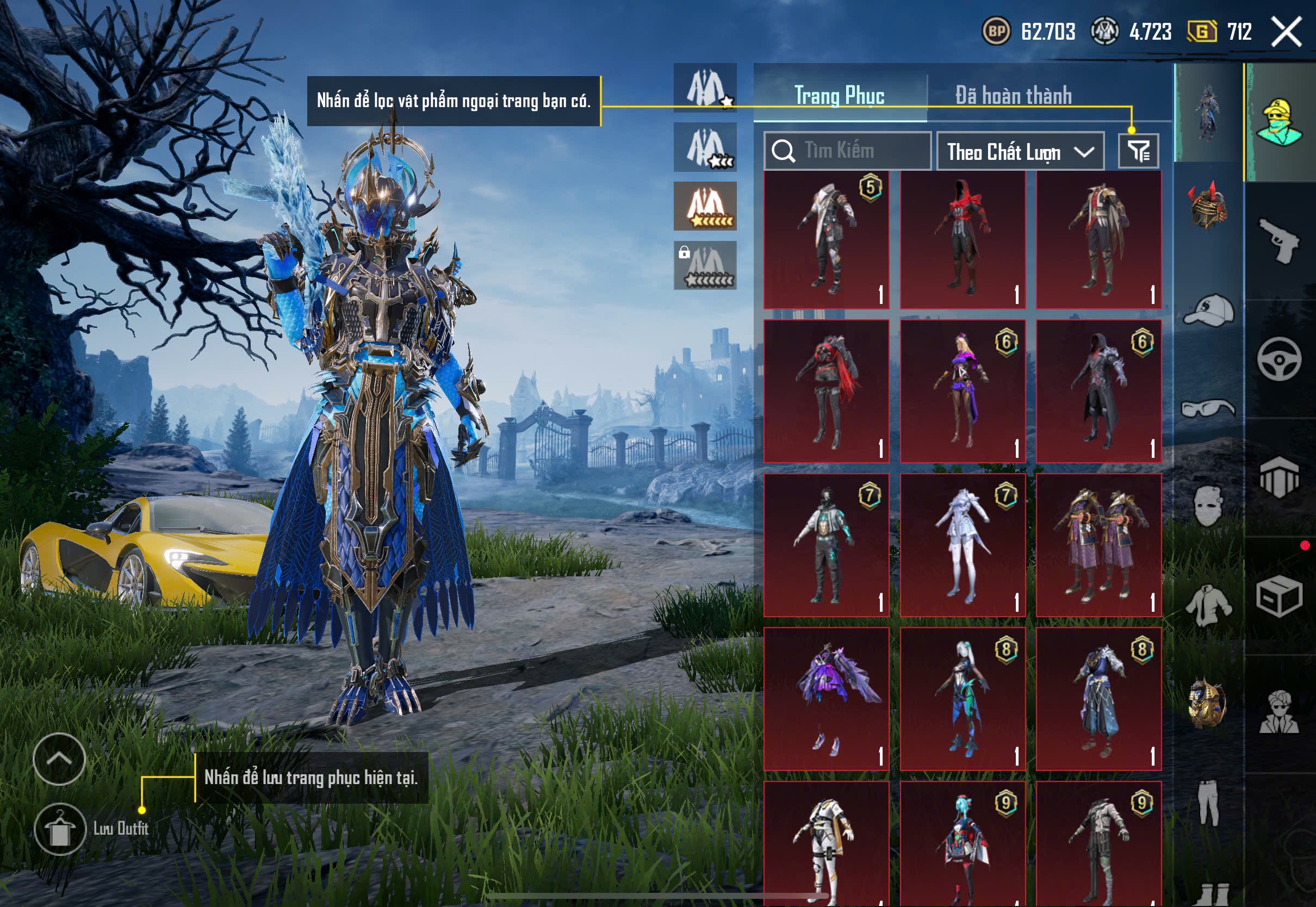
Task: Click the Tìm Kiếm search field
Action: [x=847, y=151]
